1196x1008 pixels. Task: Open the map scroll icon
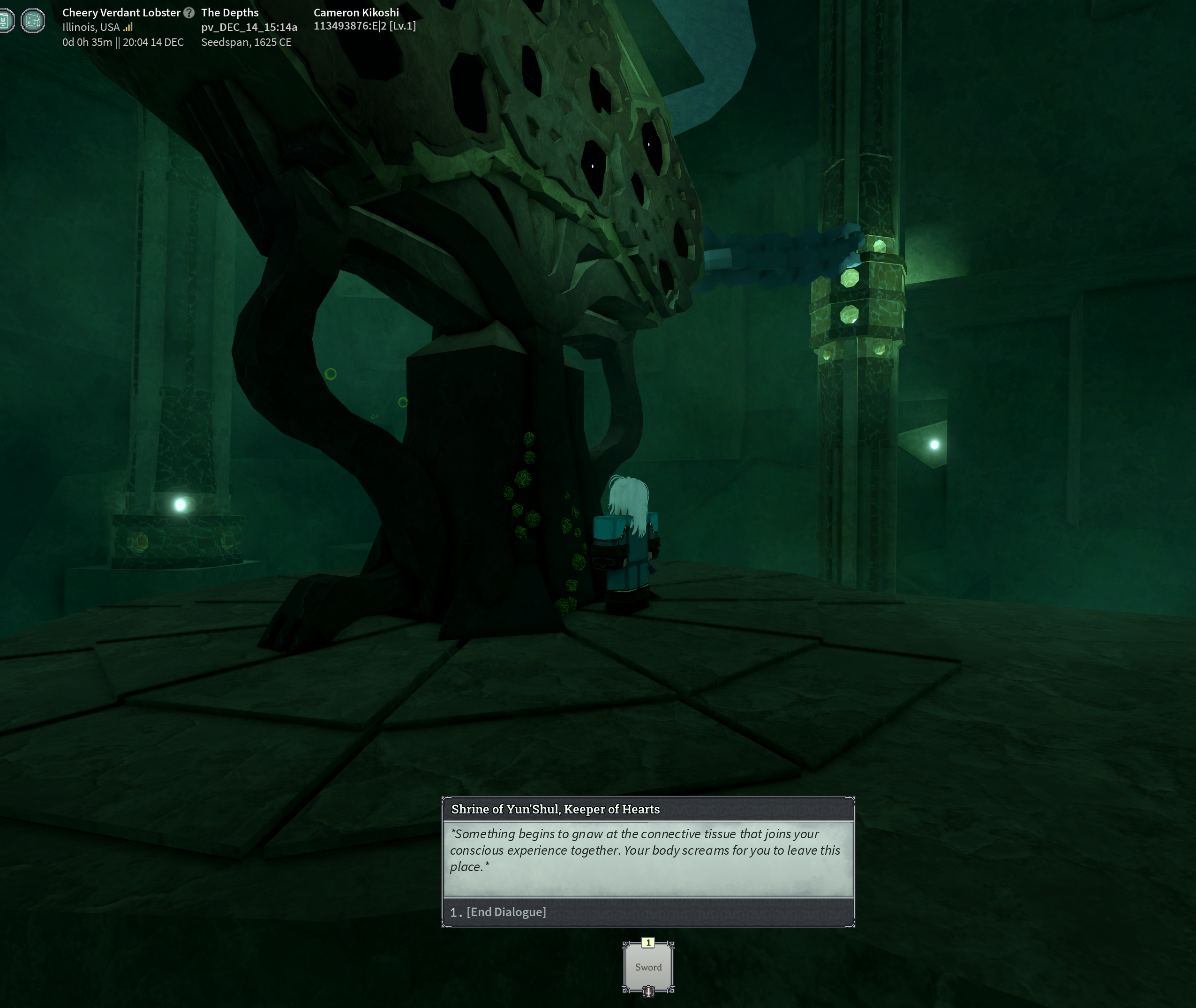tap(32, 21)
